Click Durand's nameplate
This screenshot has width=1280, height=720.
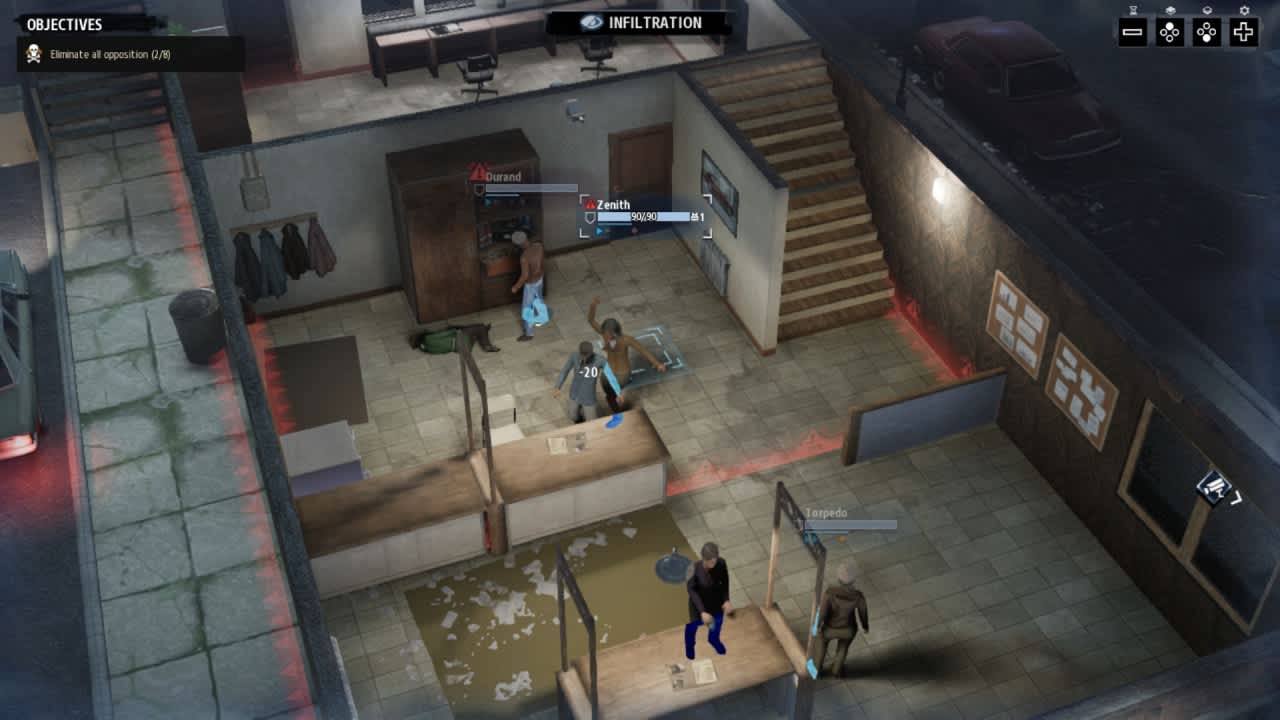click(x=503, y=175)
